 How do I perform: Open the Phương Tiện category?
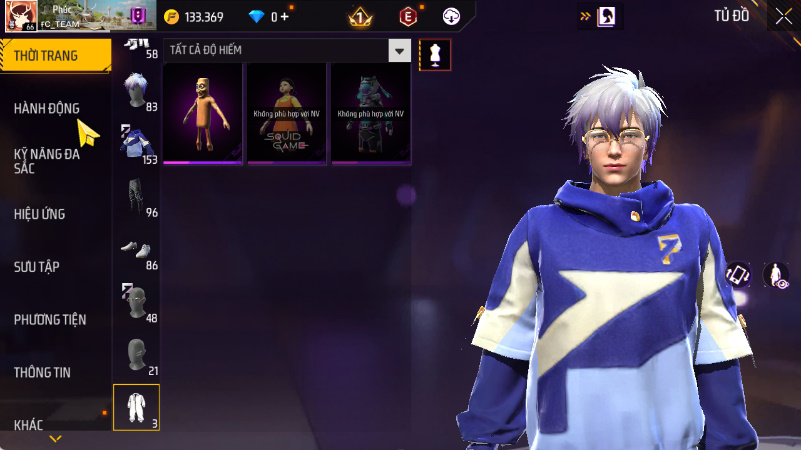(50, 320)
